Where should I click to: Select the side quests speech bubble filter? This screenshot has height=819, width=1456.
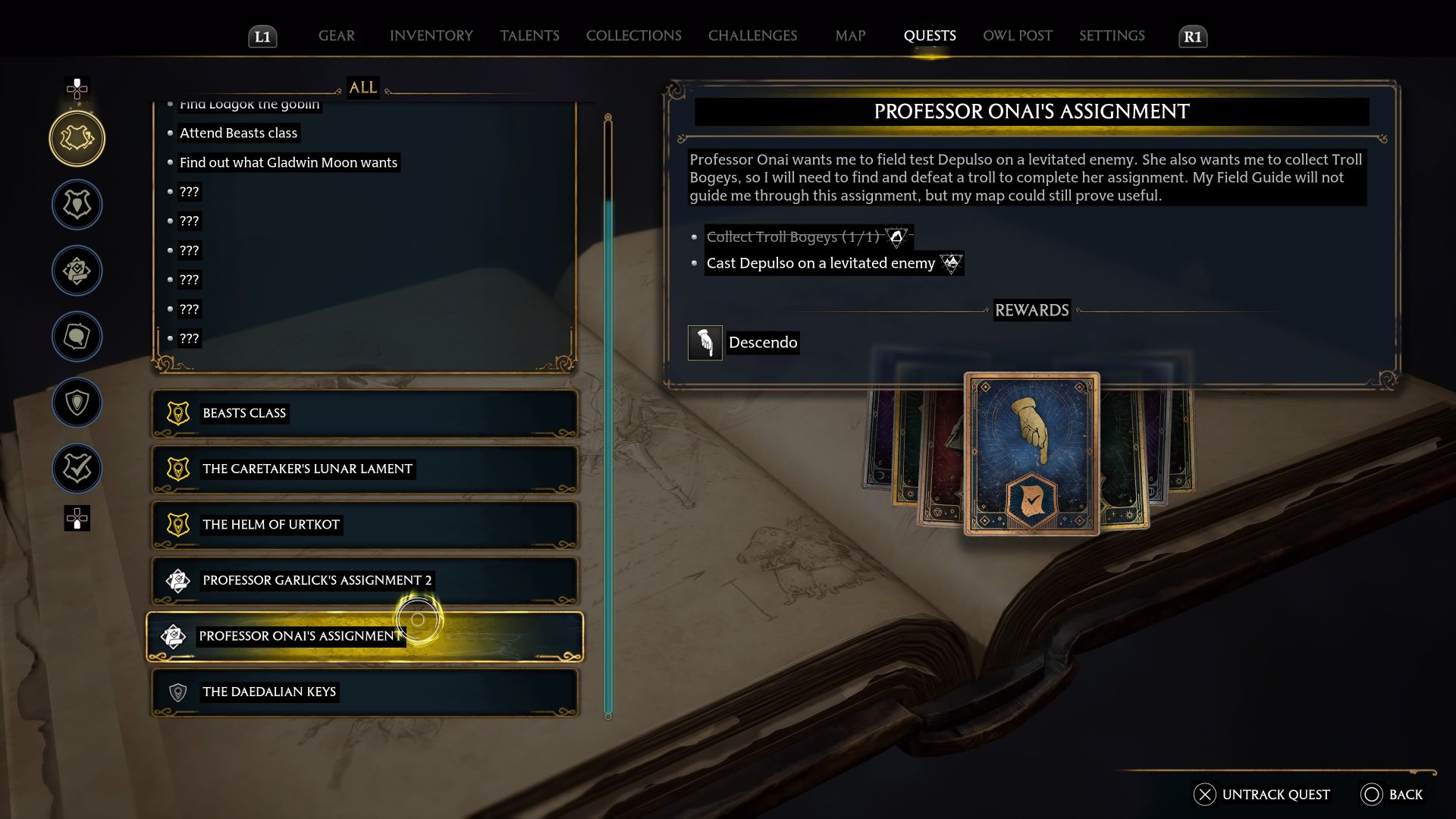(77, 336)
